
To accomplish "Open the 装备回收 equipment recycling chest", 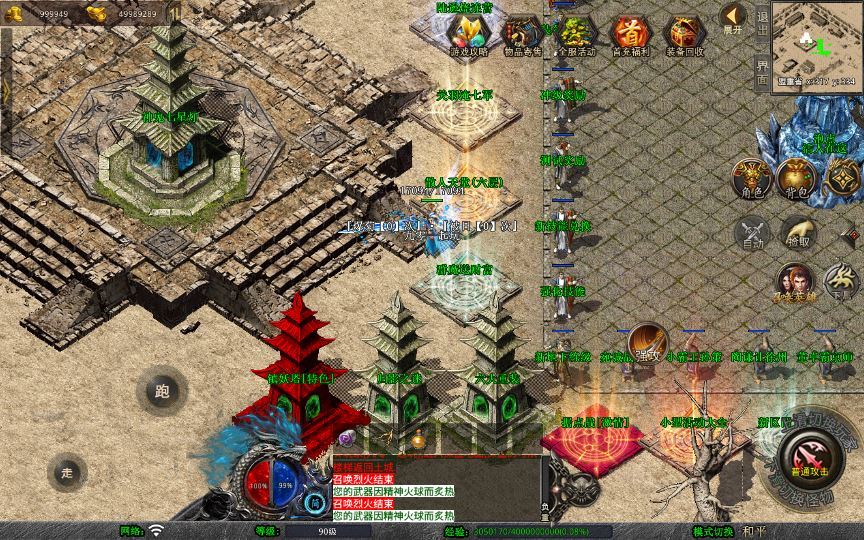I will pyautogui.click(x=684, y=36).
